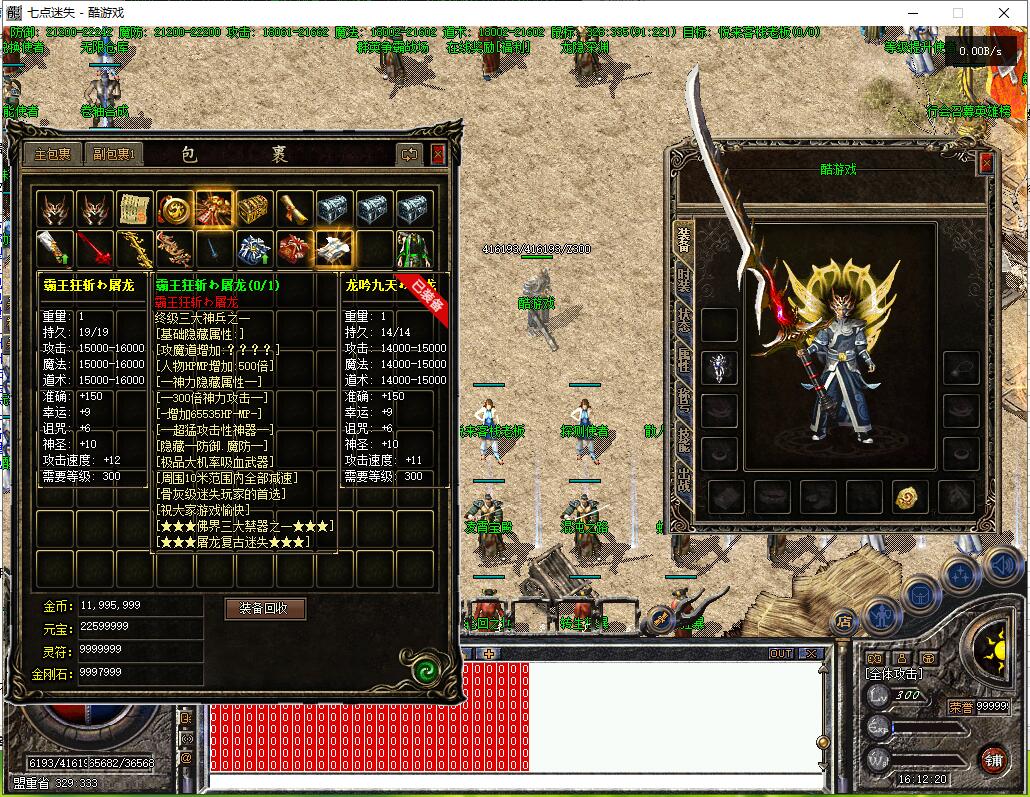Toggle the sound speaker button
Screen dimensions: 1030x797
point(1001,566)
